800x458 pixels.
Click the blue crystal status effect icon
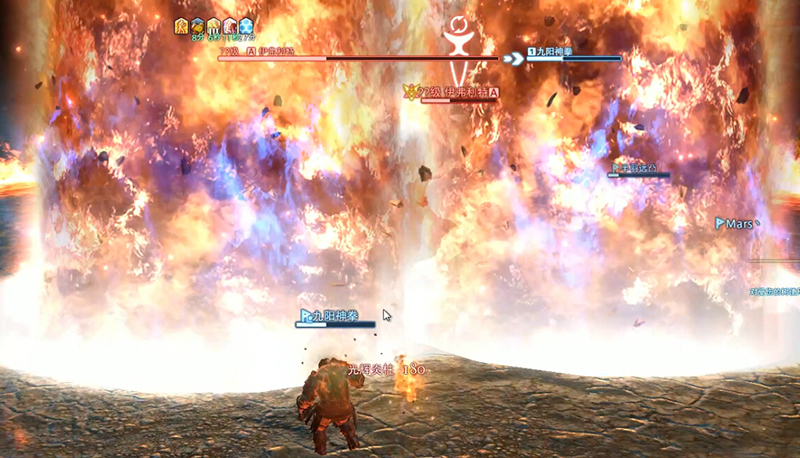[246, 27]
